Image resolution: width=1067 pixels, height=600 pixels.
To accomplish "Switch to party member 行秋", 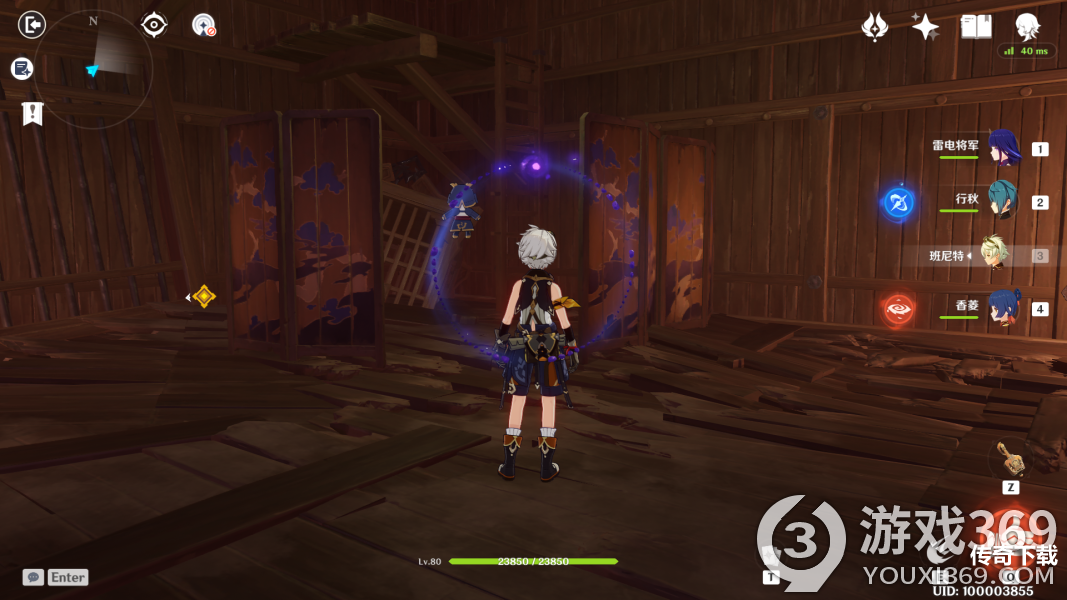I will [x=1001, y=201].
